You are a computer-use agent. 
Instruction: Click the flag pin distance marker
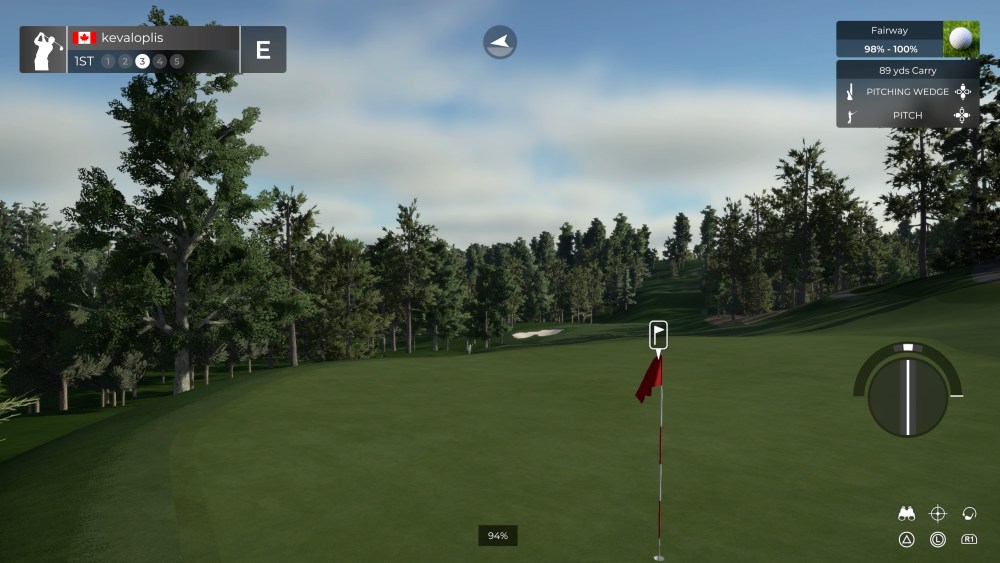click(x=658, y=335)
